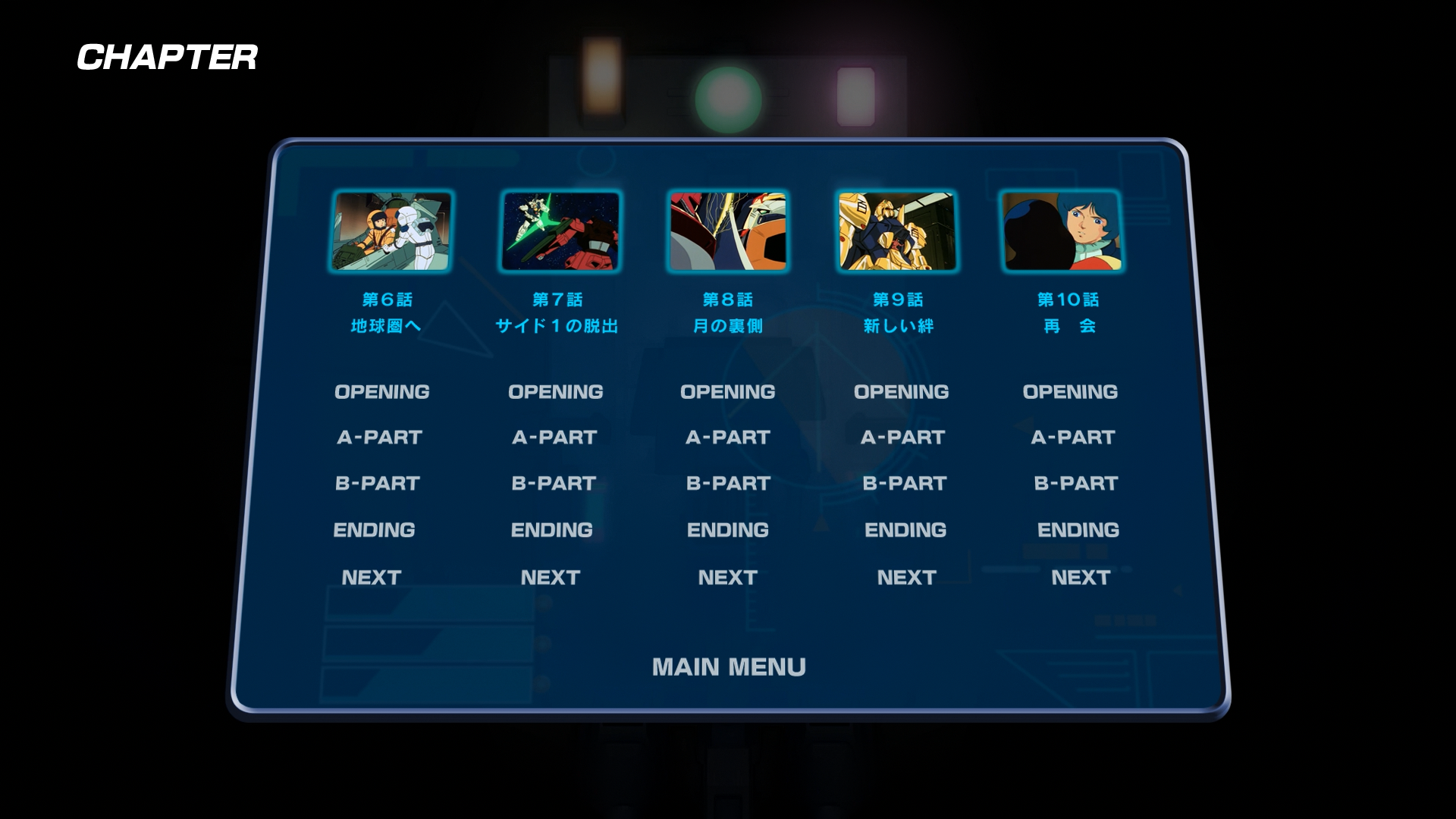Select ENDING of episode 7
The image size is (1456, 819).
pos(552,530)
